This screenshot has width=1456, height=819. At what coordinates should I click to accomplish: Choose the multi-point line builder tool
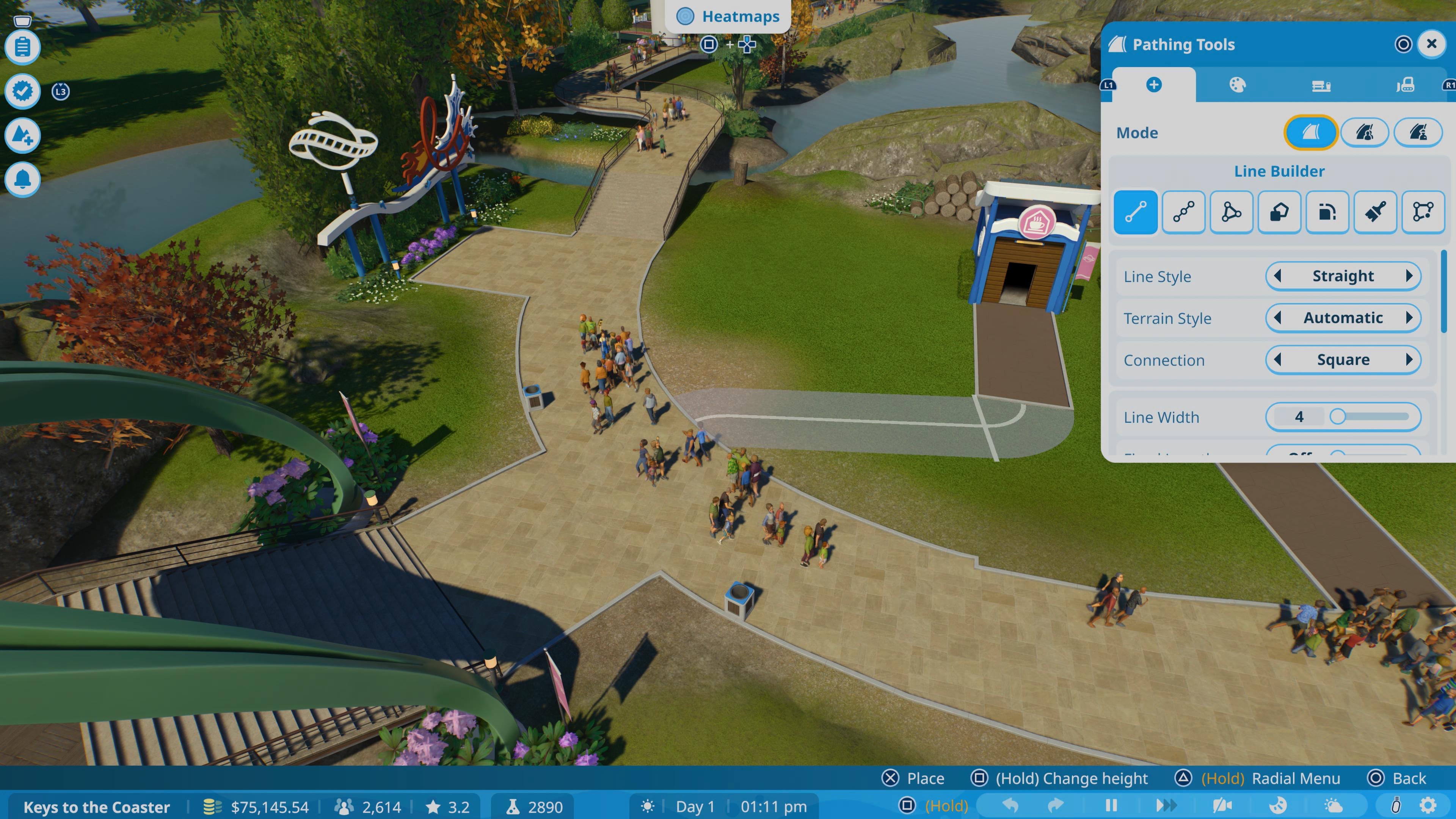1183,212
